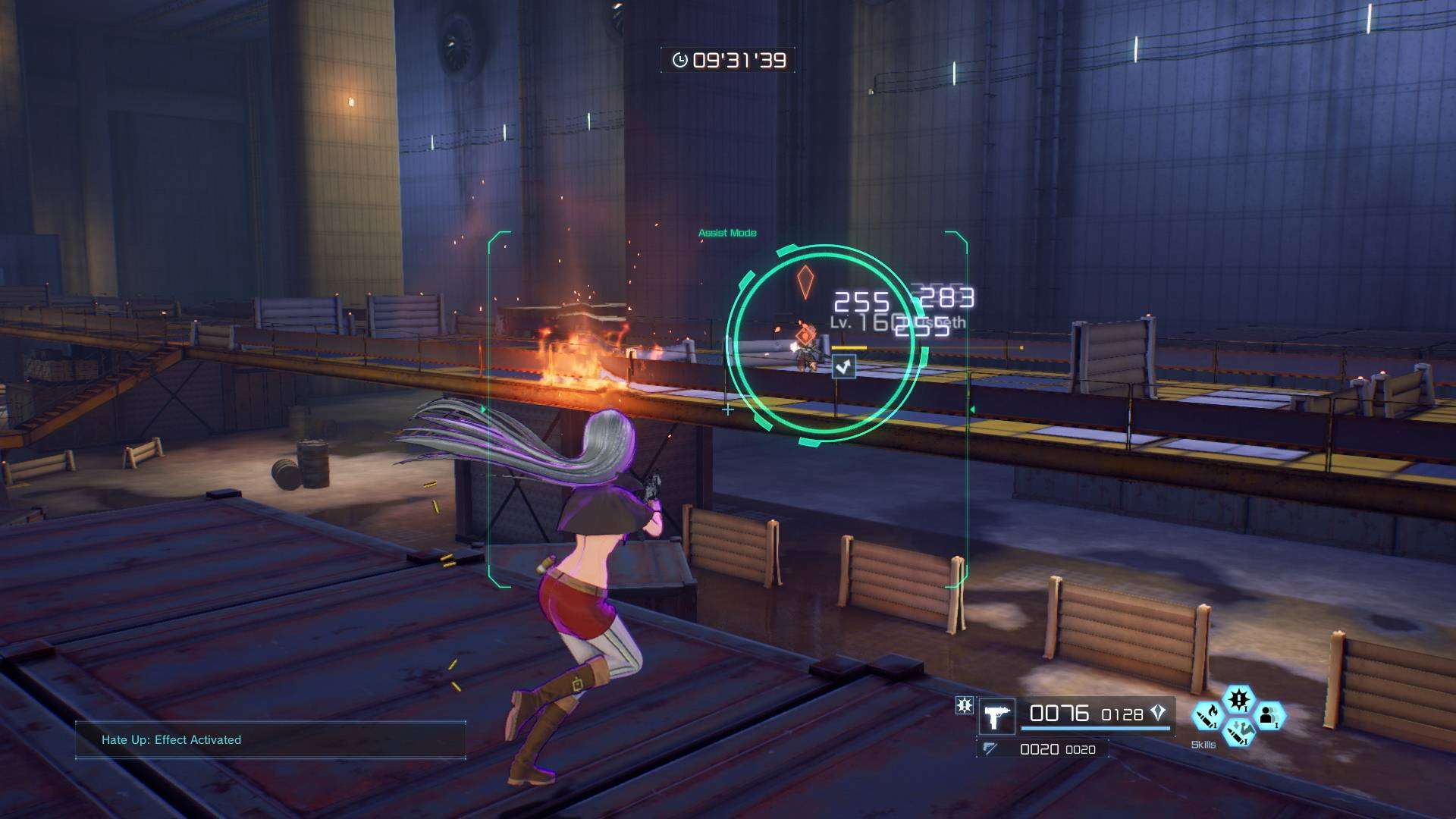This screenshot has width=1456, height=819.
Task: Activate the bullet with flexed arm skill
Action: pyautogui.click(x=1238, y=732)
